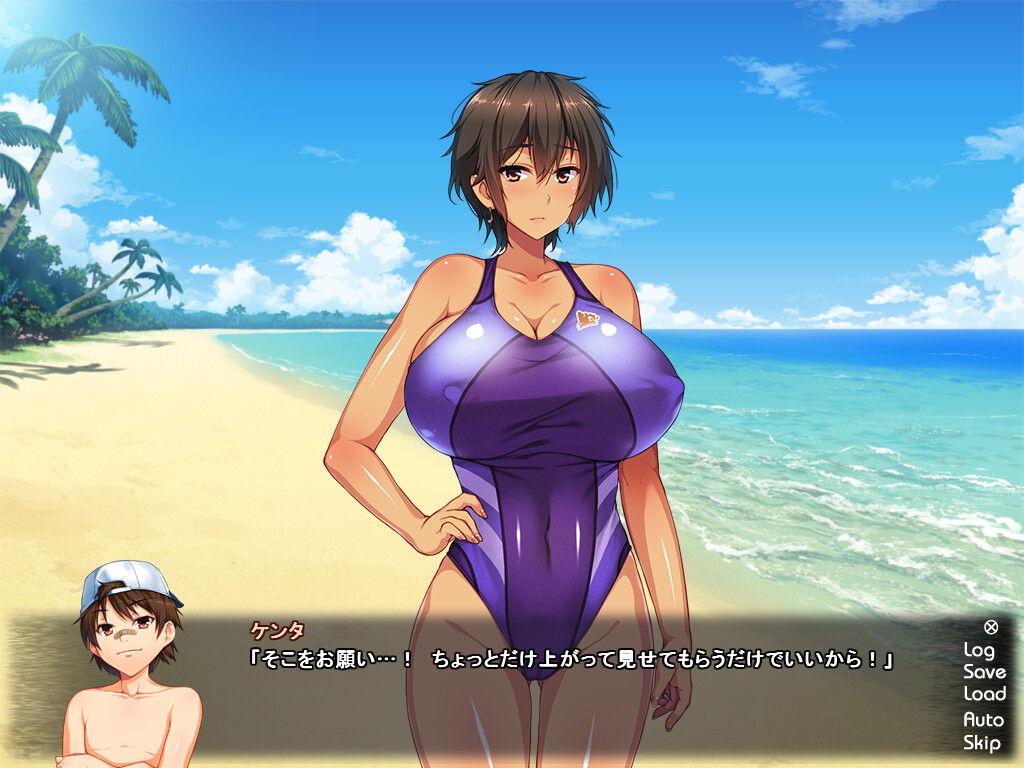Click the Save button
Image resolution: width=1024 pixels, height=768 pixels.
[x=984, y=672]
